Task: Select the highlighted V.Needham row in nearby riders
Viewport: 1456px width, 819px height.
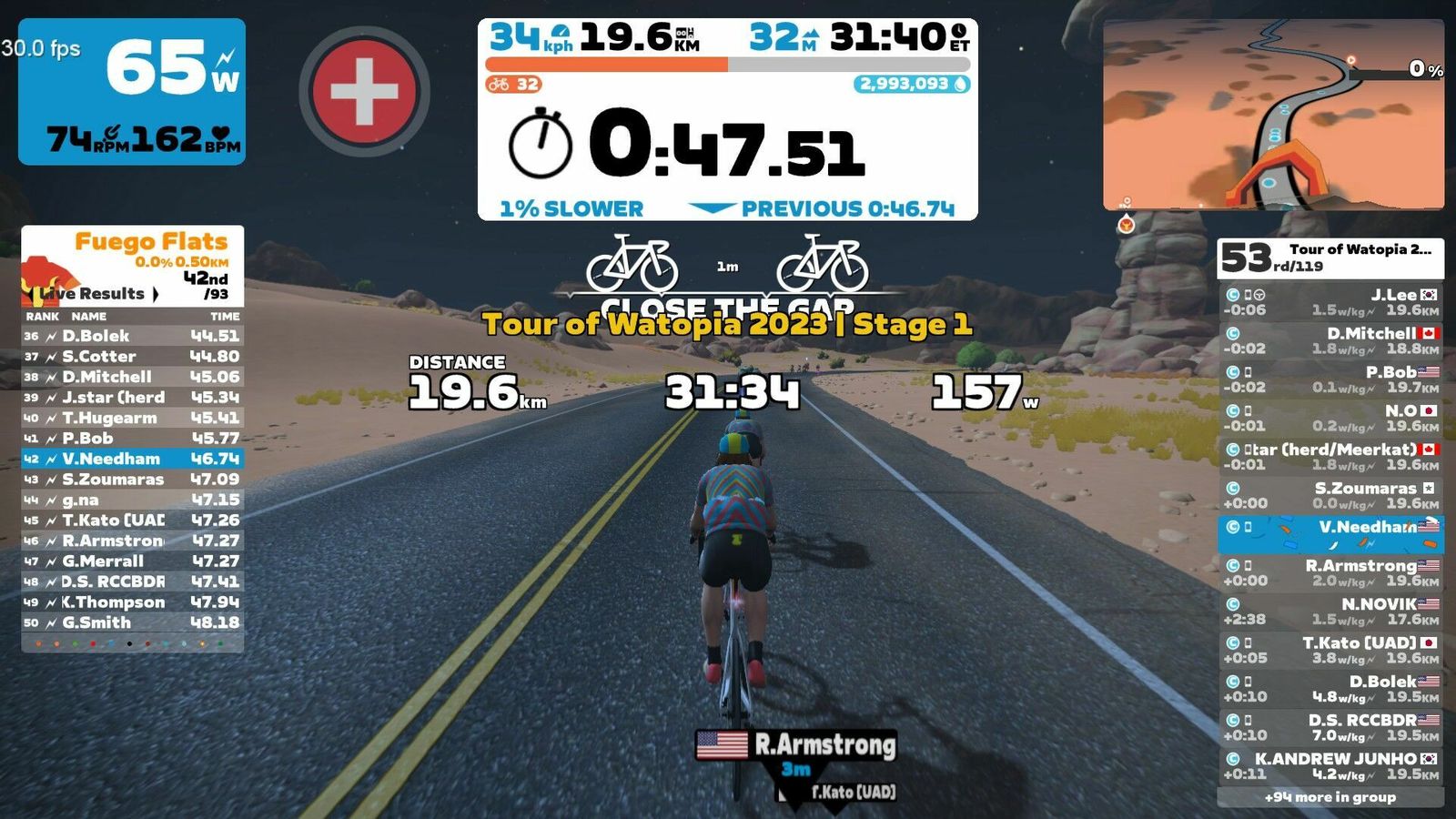Action: (1330, 534)
